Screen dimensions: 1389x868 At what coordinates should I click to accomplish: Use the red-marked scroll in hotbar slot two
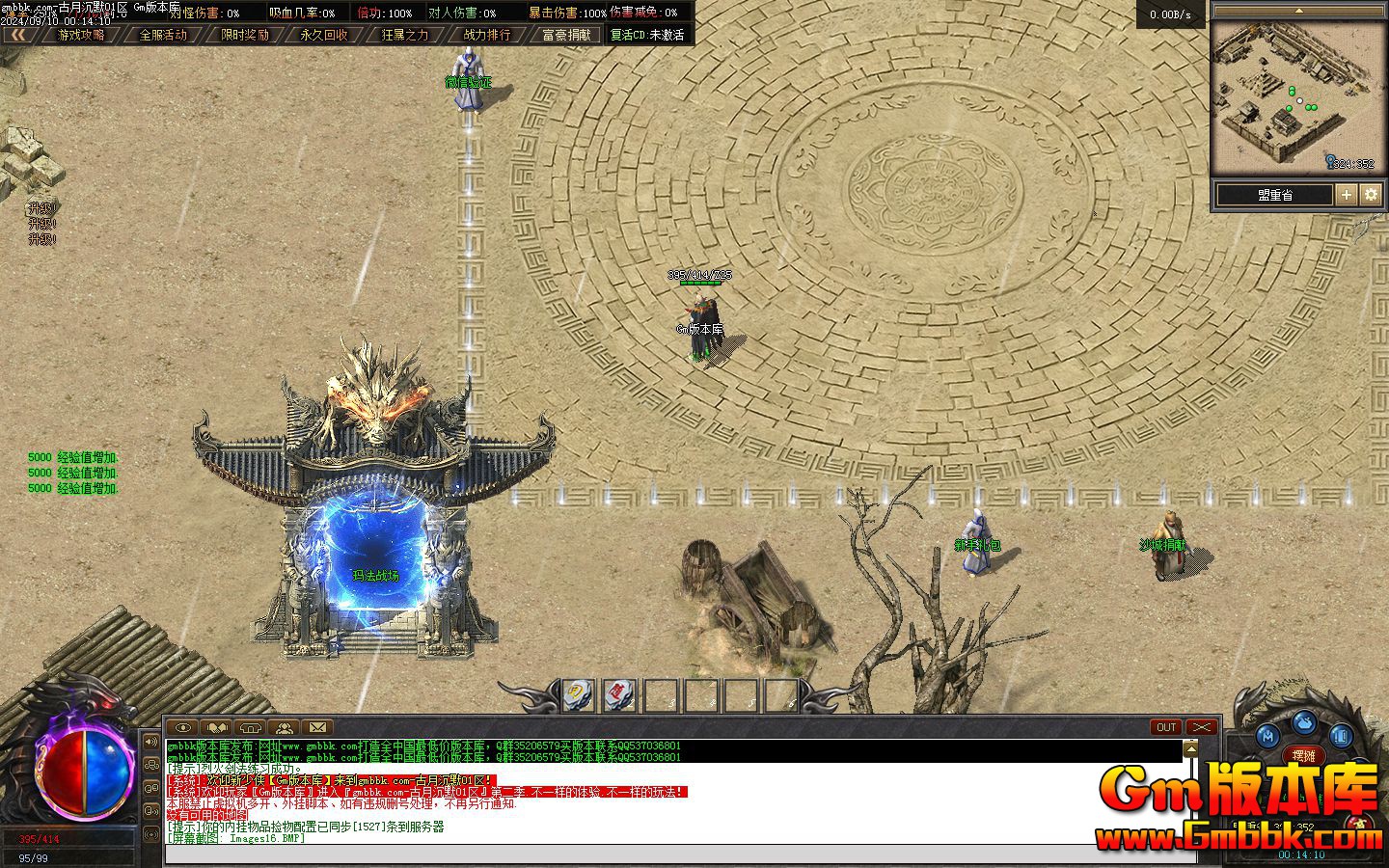pos(619,693)
